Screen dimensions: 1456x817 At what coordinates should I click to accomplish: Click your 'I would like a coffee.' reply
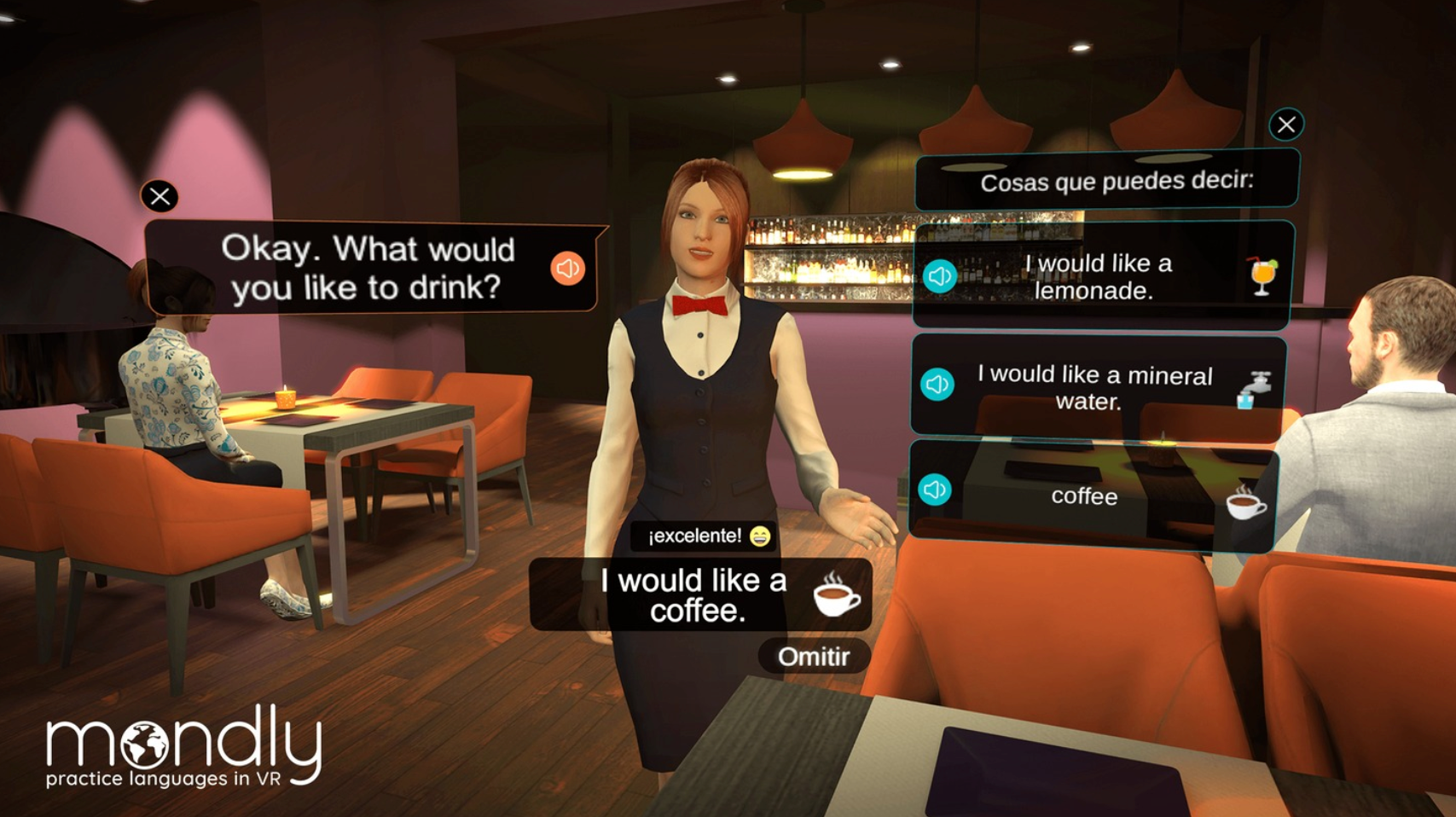(694, 594)
